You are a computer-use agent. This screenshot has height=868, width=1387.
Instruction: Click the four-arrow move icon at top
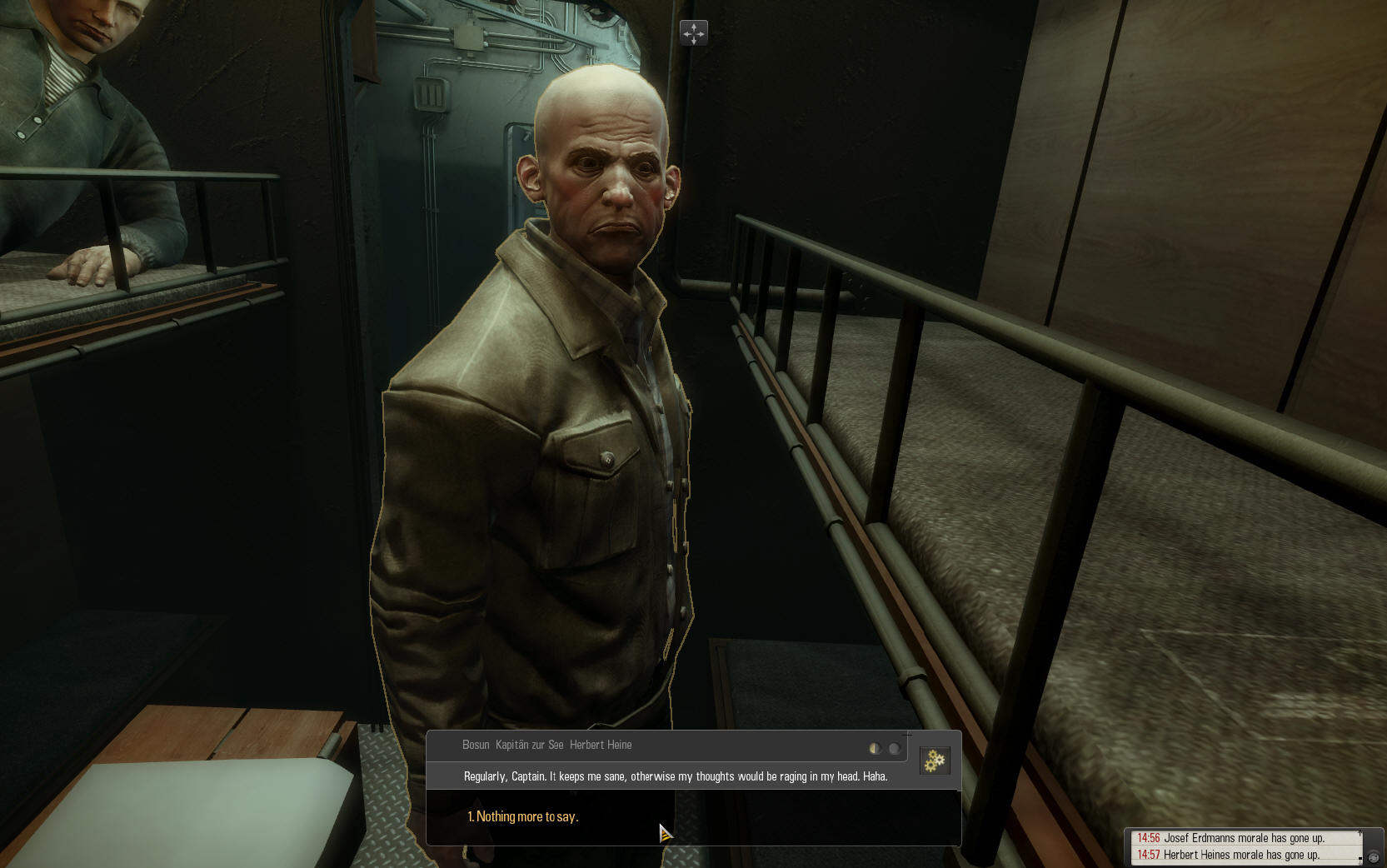(694, 33)
